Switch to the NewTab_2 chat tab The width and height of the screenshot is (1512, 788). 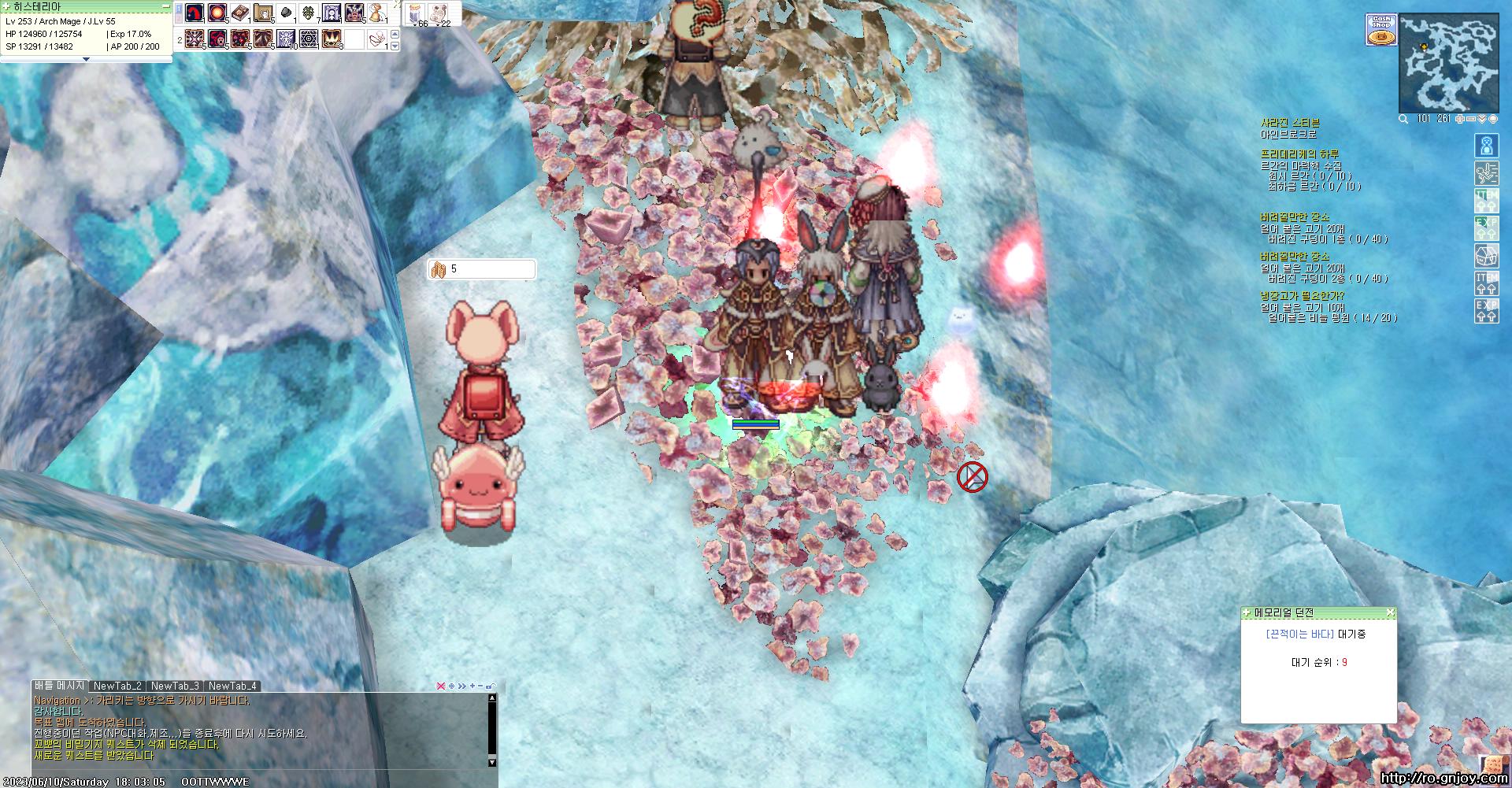click(117, 686)
